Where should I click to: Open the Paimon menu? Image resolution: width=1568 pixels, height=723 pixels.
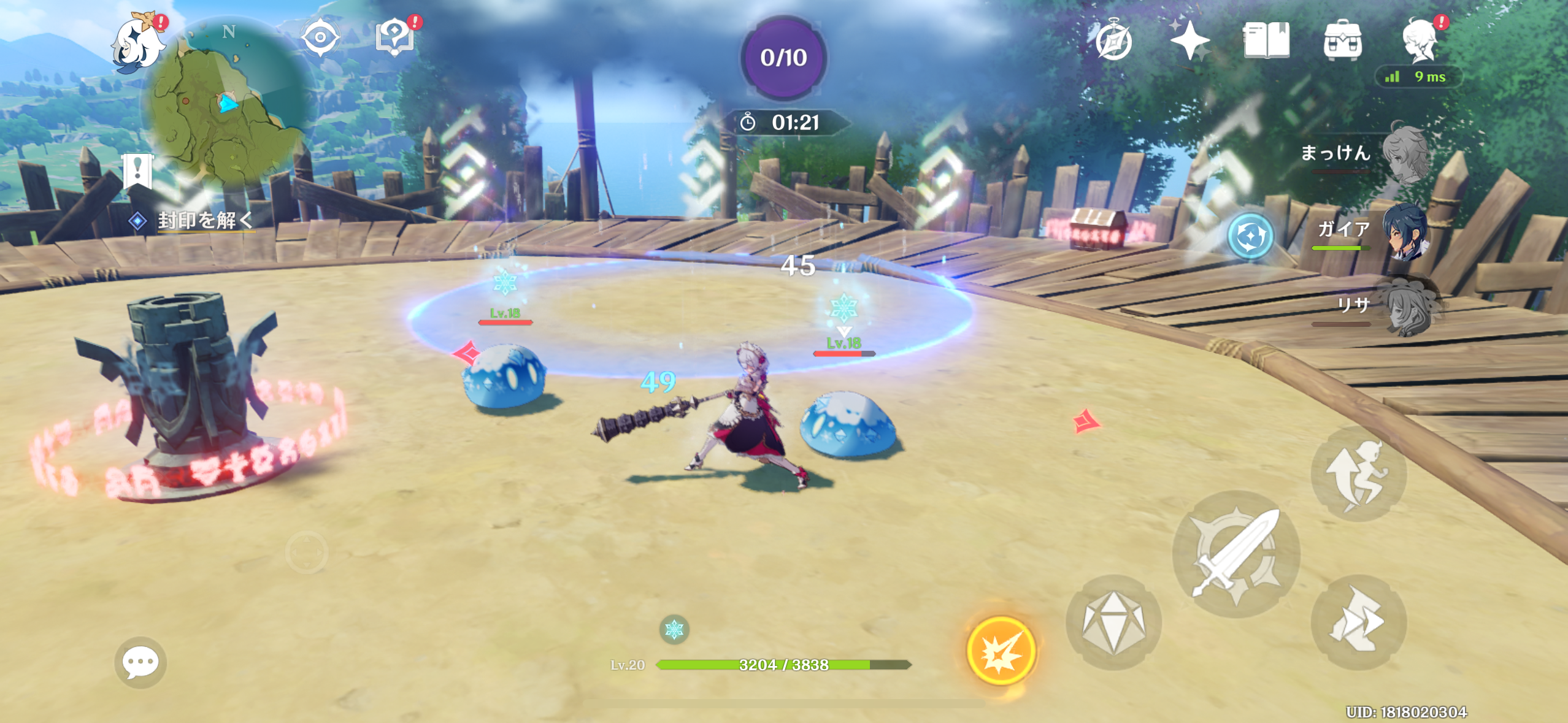pos(137,43)
